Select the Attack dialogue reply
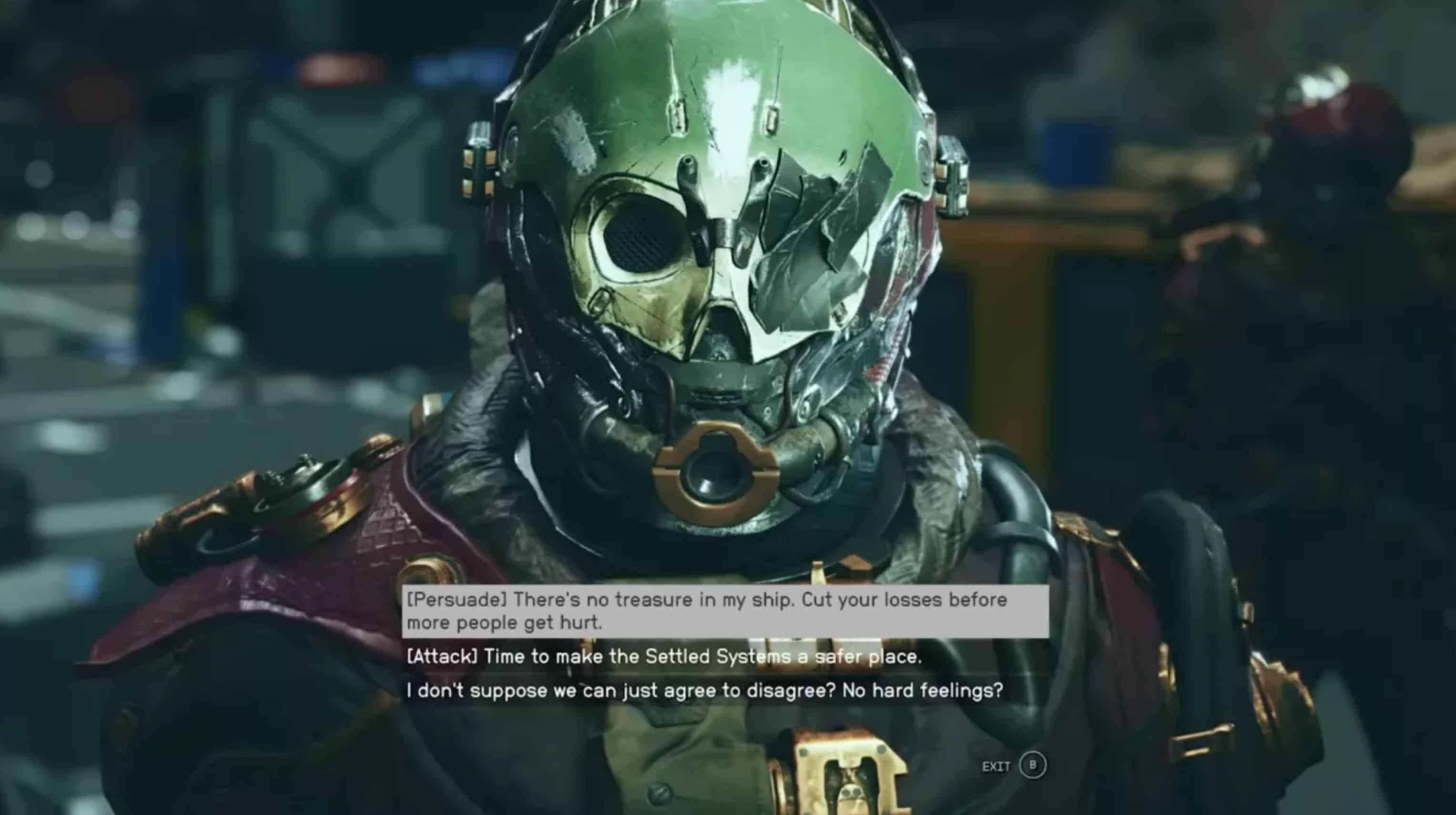The image size is (1456, 815). pos(664,657)
